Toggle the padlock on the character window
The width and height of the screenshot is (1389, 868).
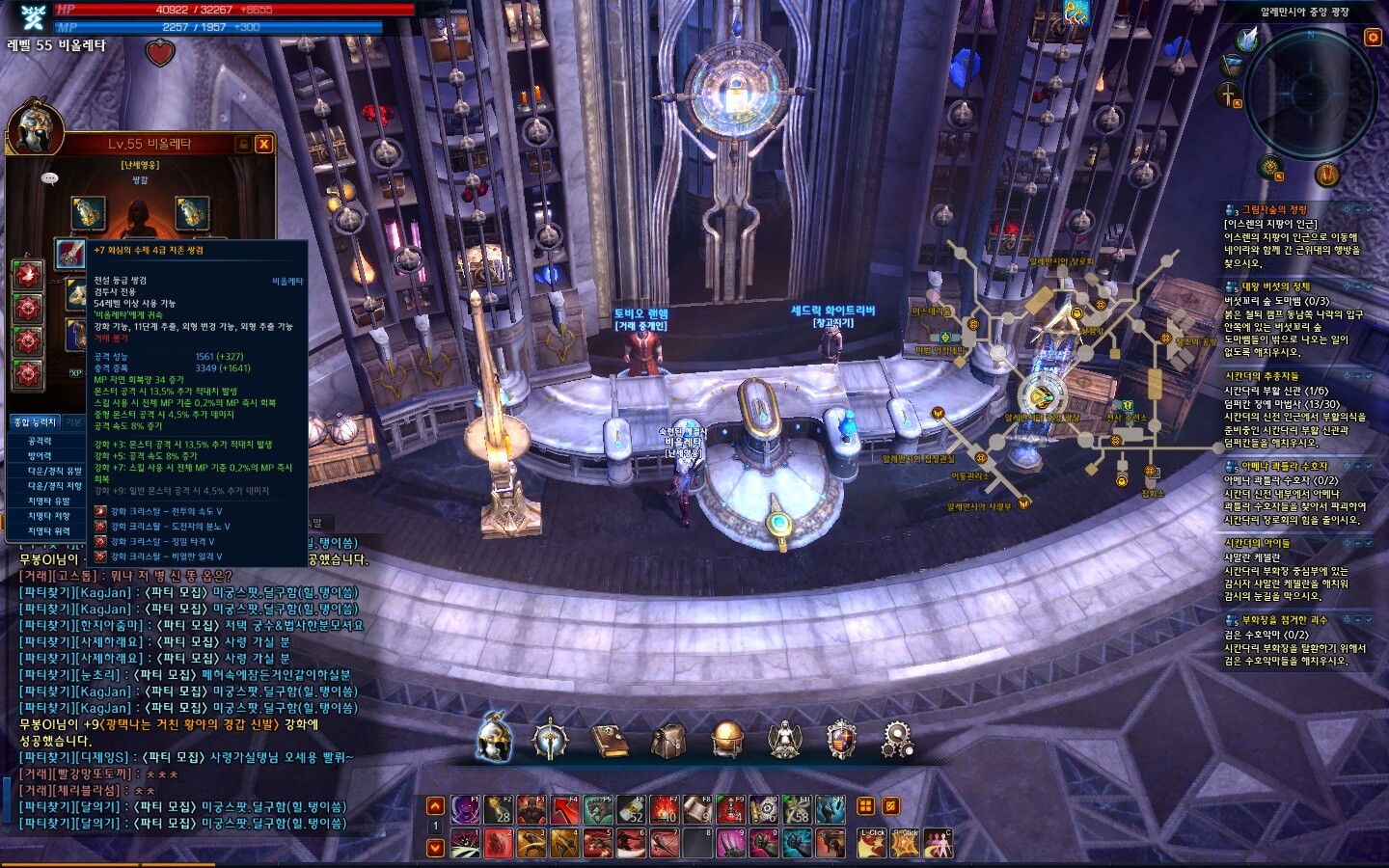tap(243, 144)
